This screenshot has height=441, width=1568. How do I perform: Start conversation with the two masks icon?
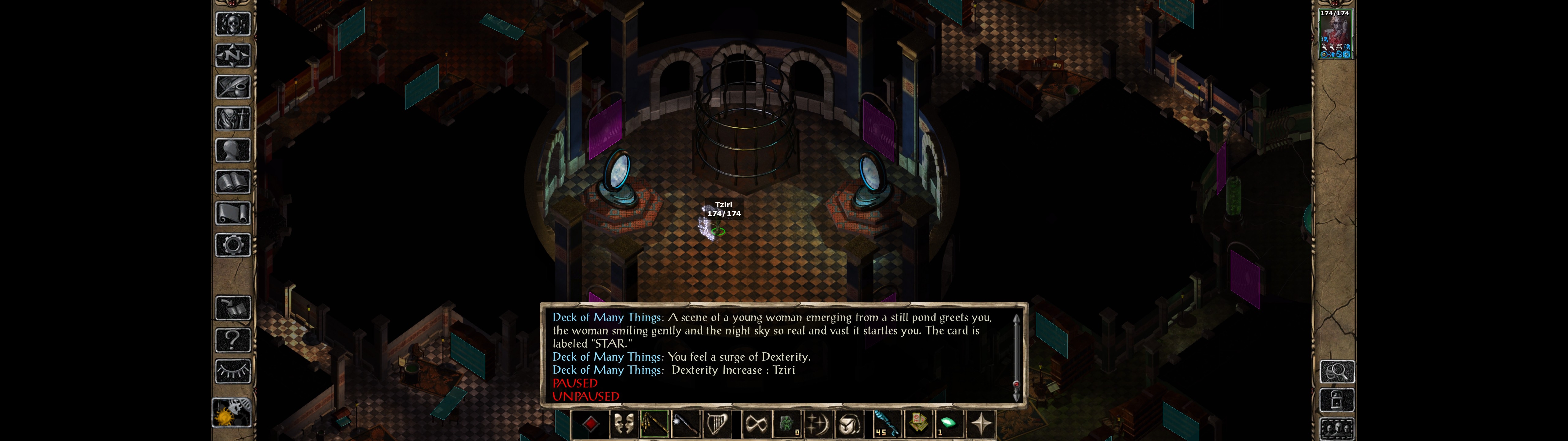pos(623,424)
